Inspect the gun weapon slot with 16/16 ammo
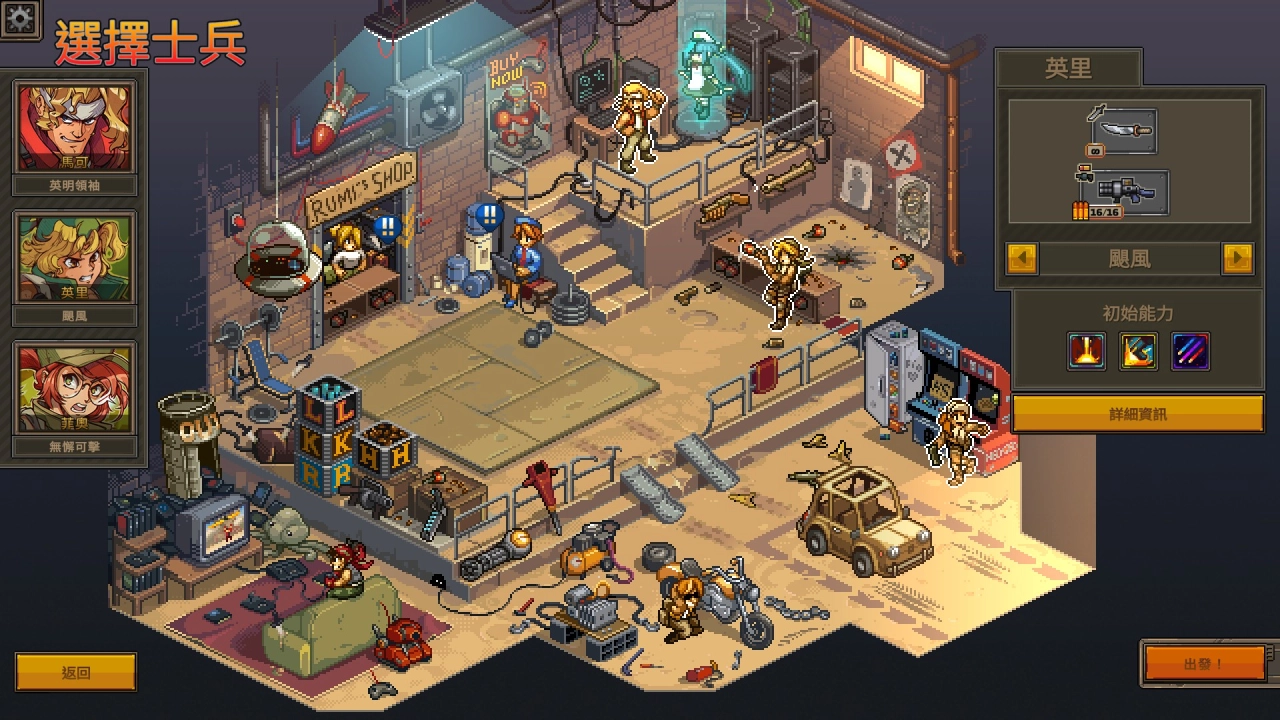Image resolution: width=1280 pixels, height=720 pixels. [x=1125, y=192]
